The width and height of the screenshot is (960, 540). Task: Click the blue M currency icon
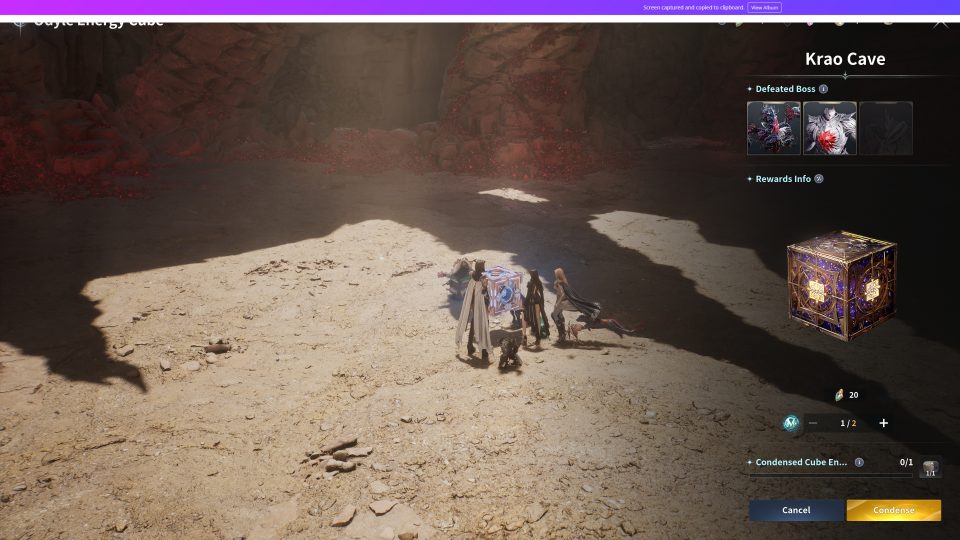791,423
